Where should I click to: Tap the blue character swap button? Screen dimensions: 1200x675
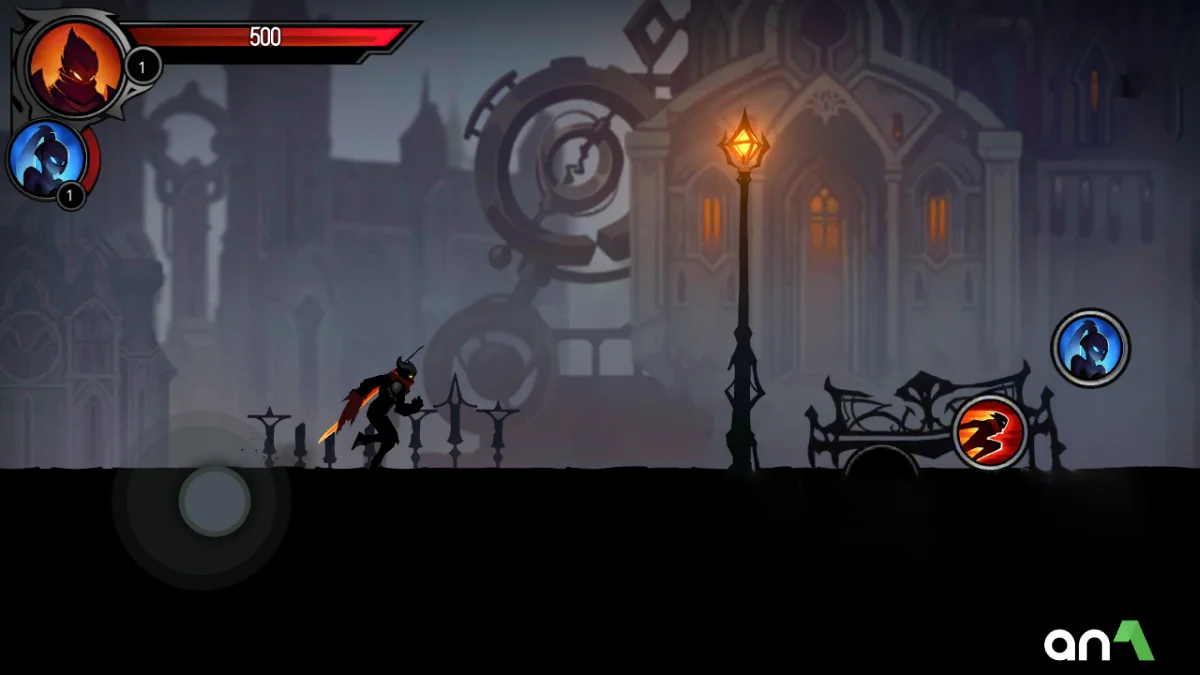coord(1090,348)
